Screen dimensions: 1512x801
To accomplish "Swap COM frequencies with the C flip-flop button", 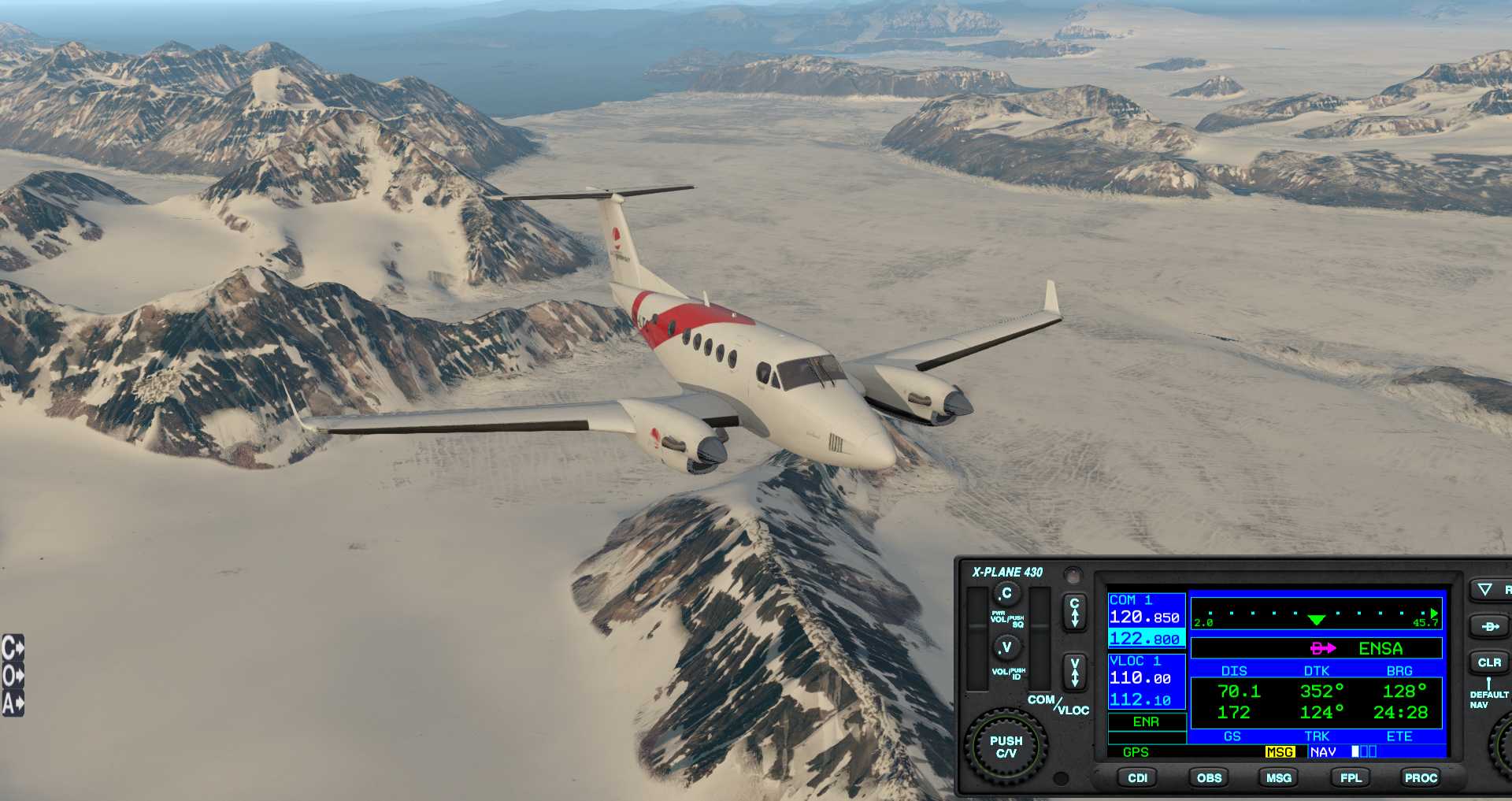I will click(1074, 612).
